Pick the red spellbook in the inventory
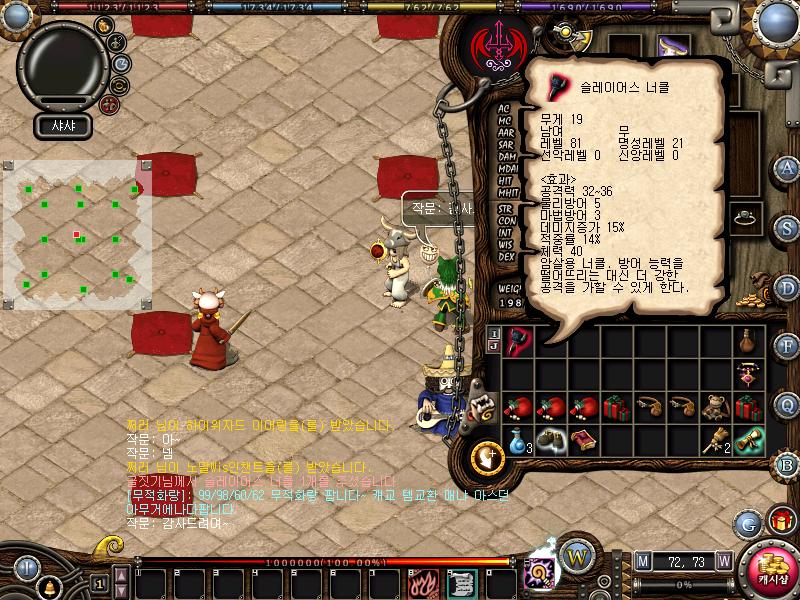Screen dimensions: 800x600 (582, 440)
